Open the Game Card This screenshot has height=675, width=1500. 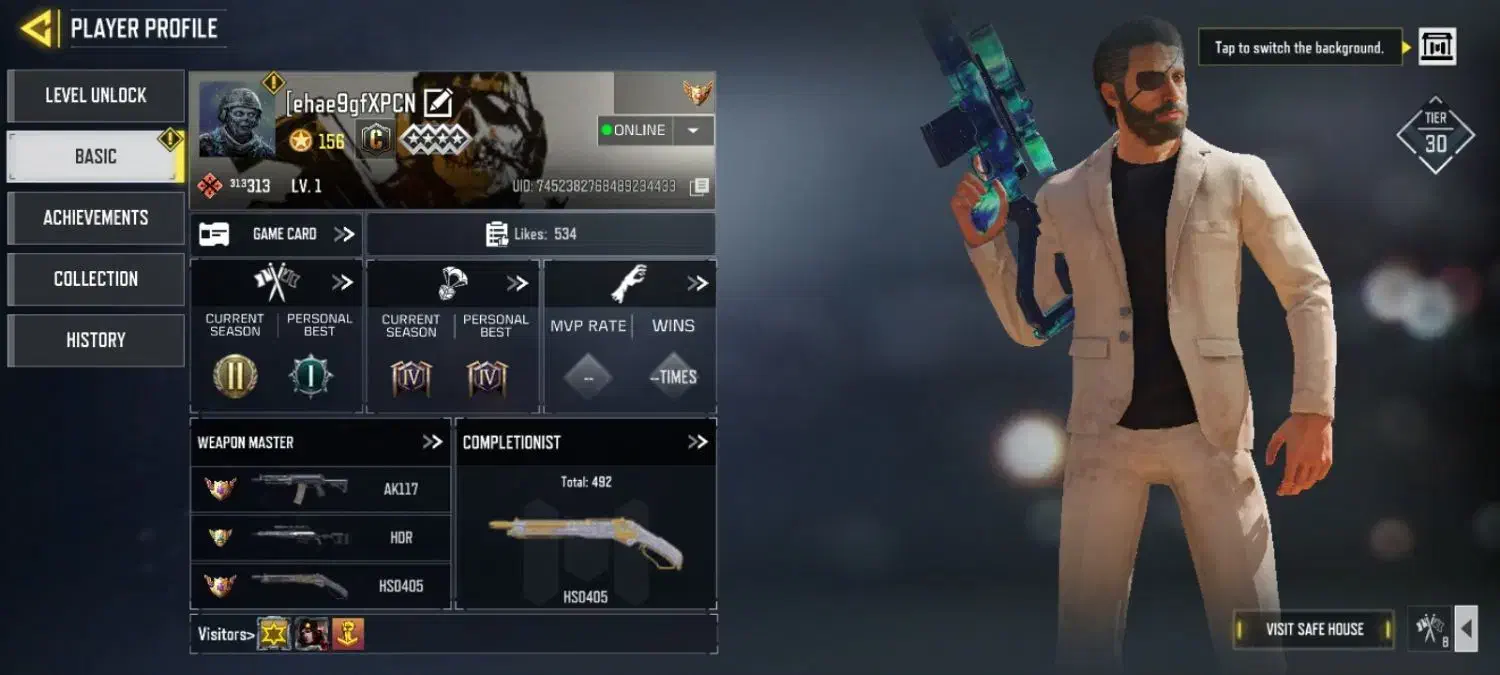tap(276, 234)
